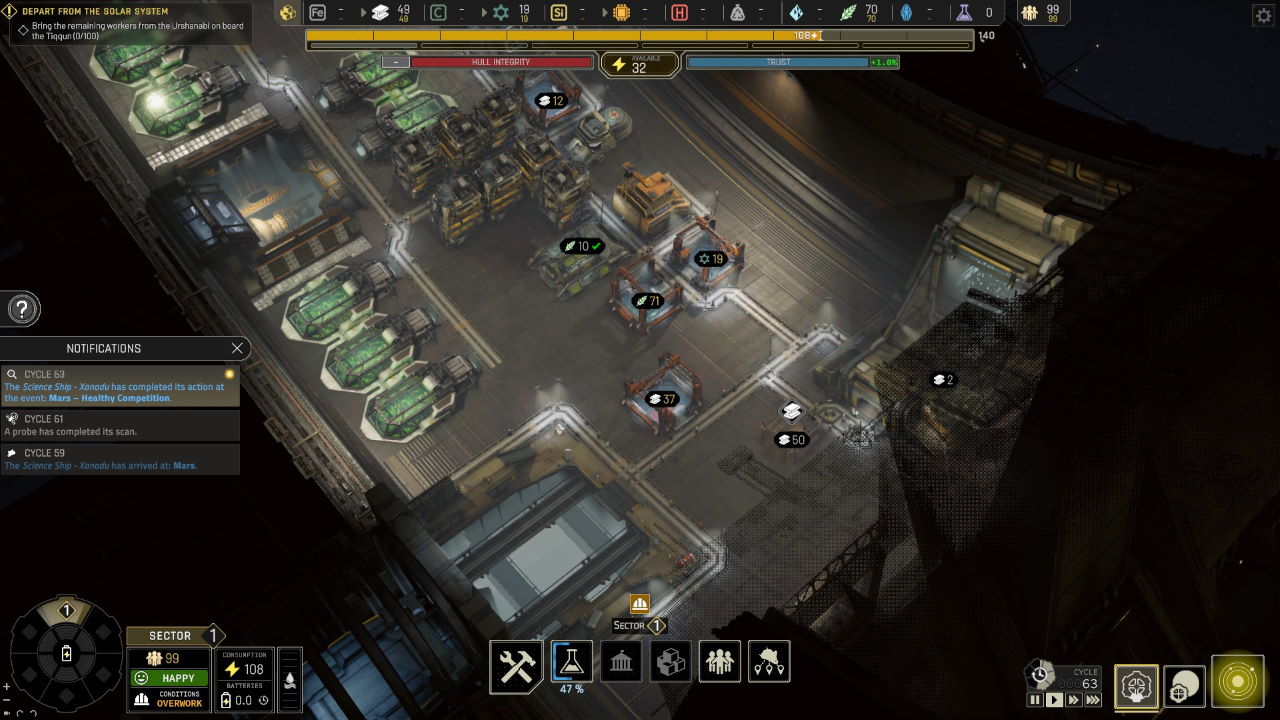Open the population people panel
Viewport: 1280px width, 720px height.
(x=719, y=662)
